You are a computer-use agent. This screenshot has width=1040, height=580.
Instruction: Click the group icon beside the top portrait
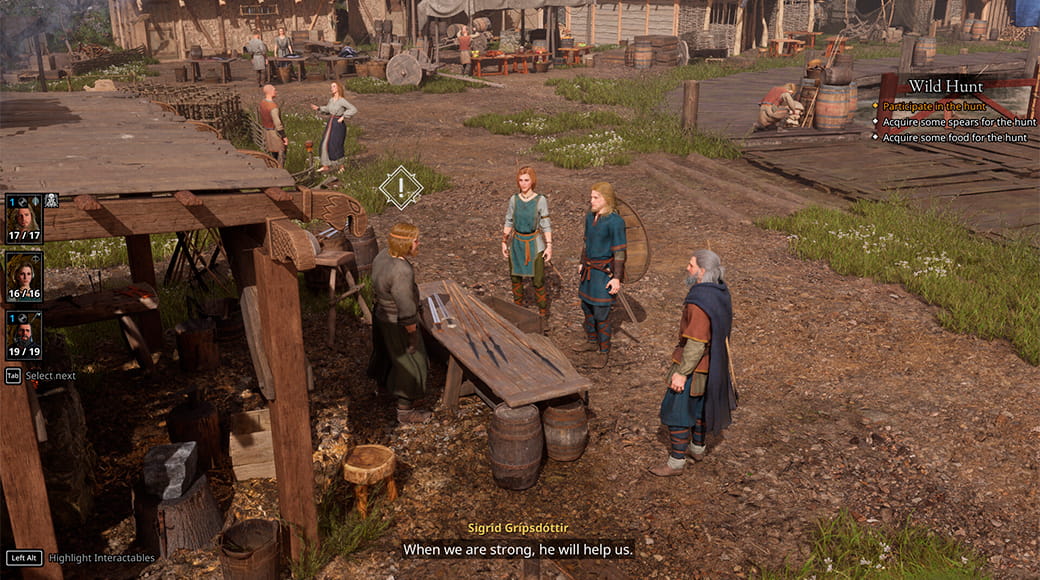tap(52, 200)
